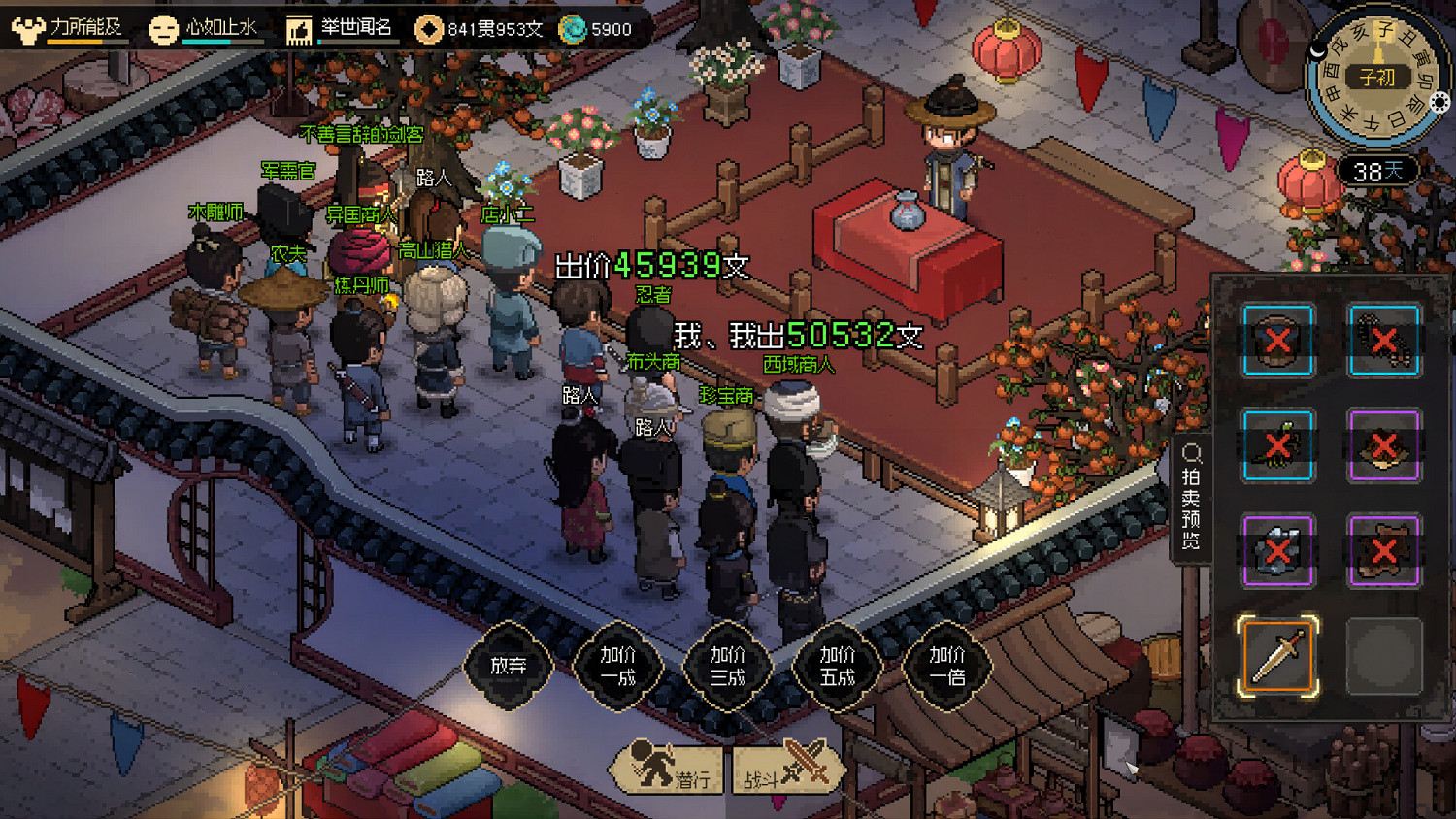Click 加价五成 to raise bid fifty percent
1456x819 pixels.
pyautogui.click(x=837, y=670)
